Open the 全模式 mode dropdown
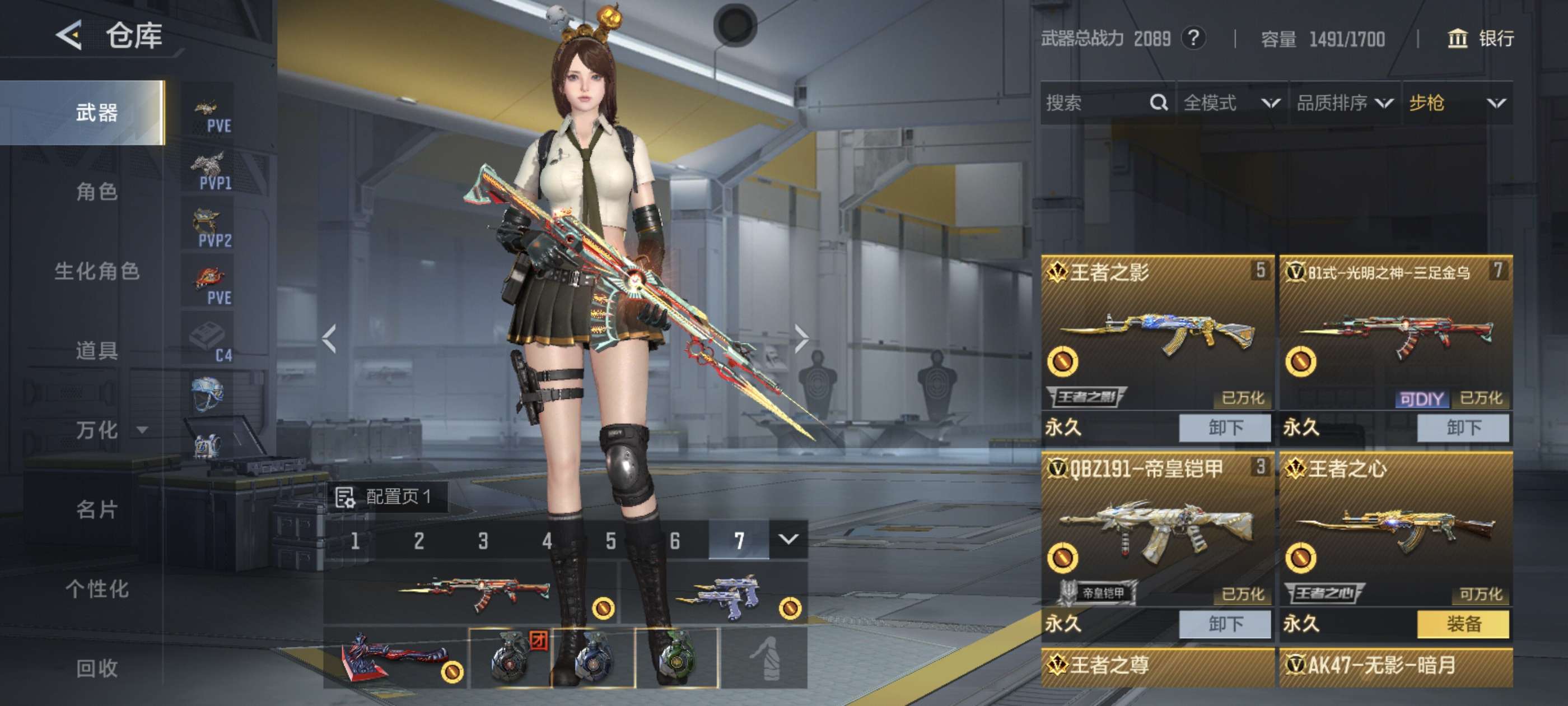The width and height of the screenshot is (1568, 706). [1231, 103]
